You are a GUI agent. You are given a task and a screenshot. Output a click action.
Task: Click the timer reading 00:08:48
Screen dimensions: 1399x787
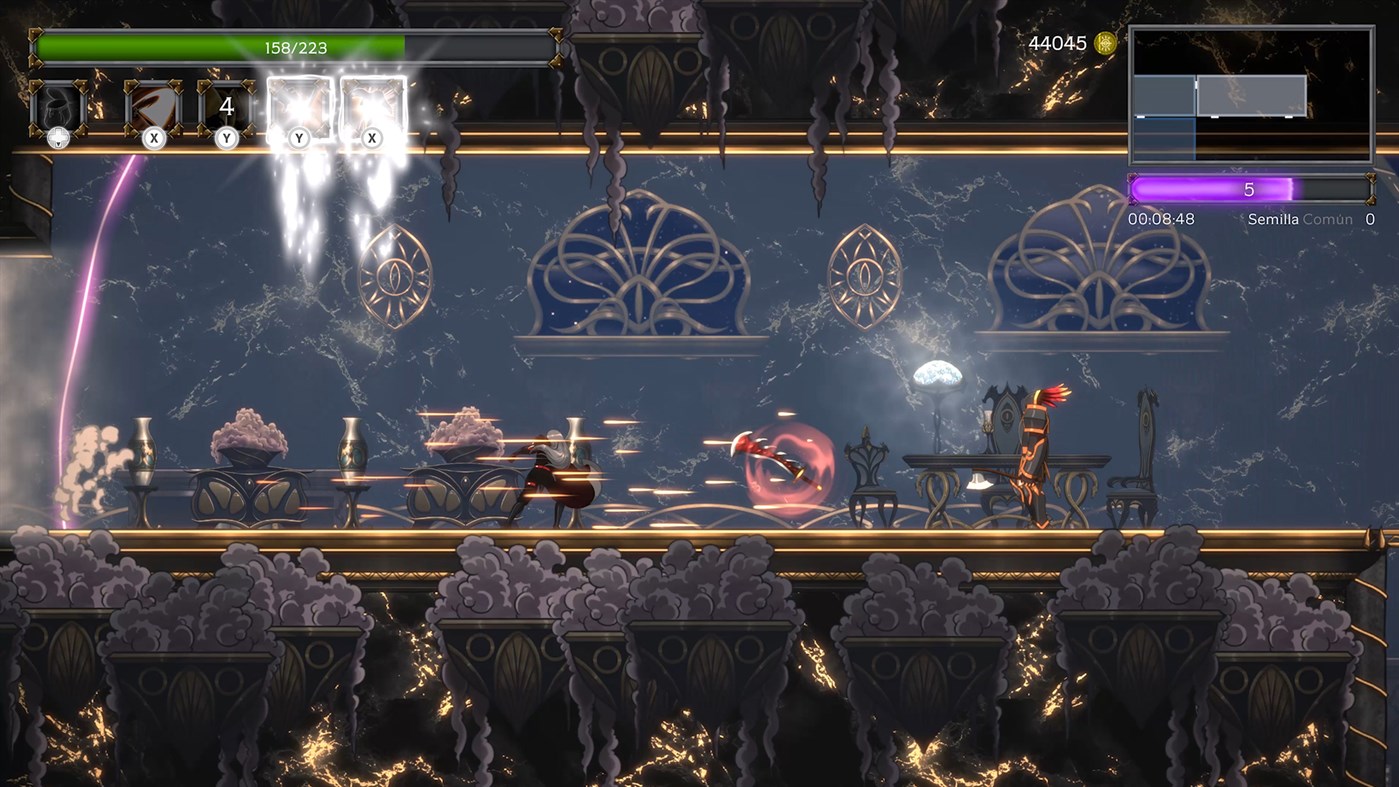pyautogui.click(x=1164, y=219)
